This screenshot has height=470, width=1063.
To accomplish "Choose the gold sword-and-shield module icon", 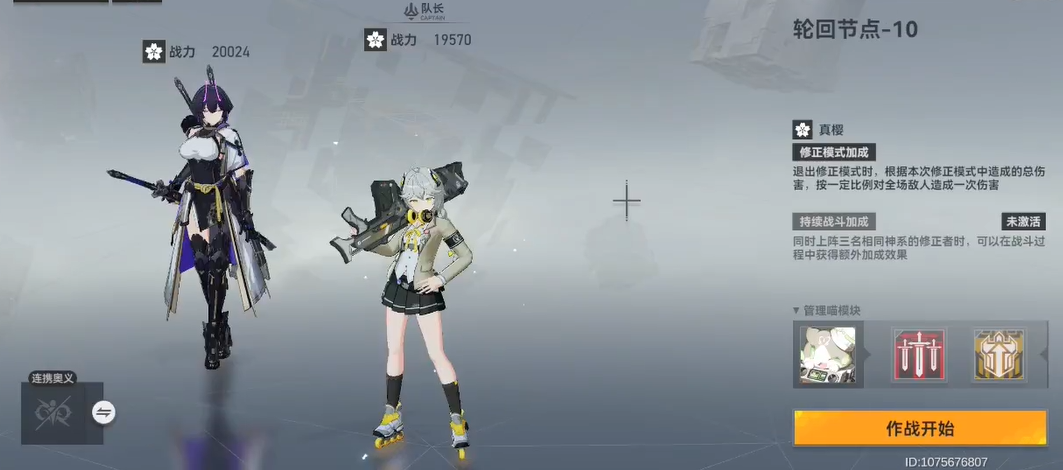I will [999, 355].
